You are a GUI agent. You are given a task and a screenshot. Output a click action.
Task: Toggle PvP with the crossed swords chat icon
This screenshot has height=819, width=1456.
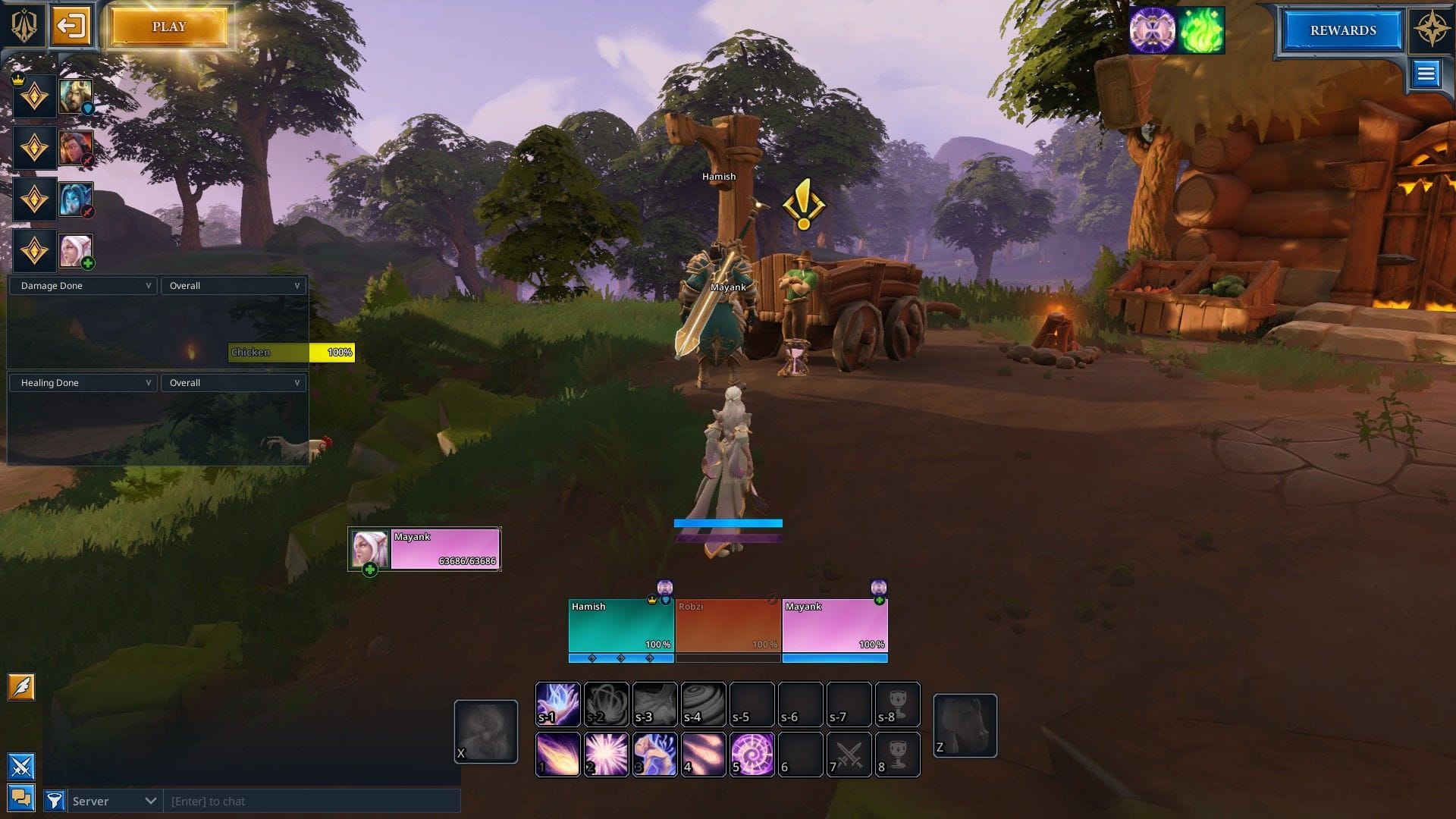coord(21,767)
